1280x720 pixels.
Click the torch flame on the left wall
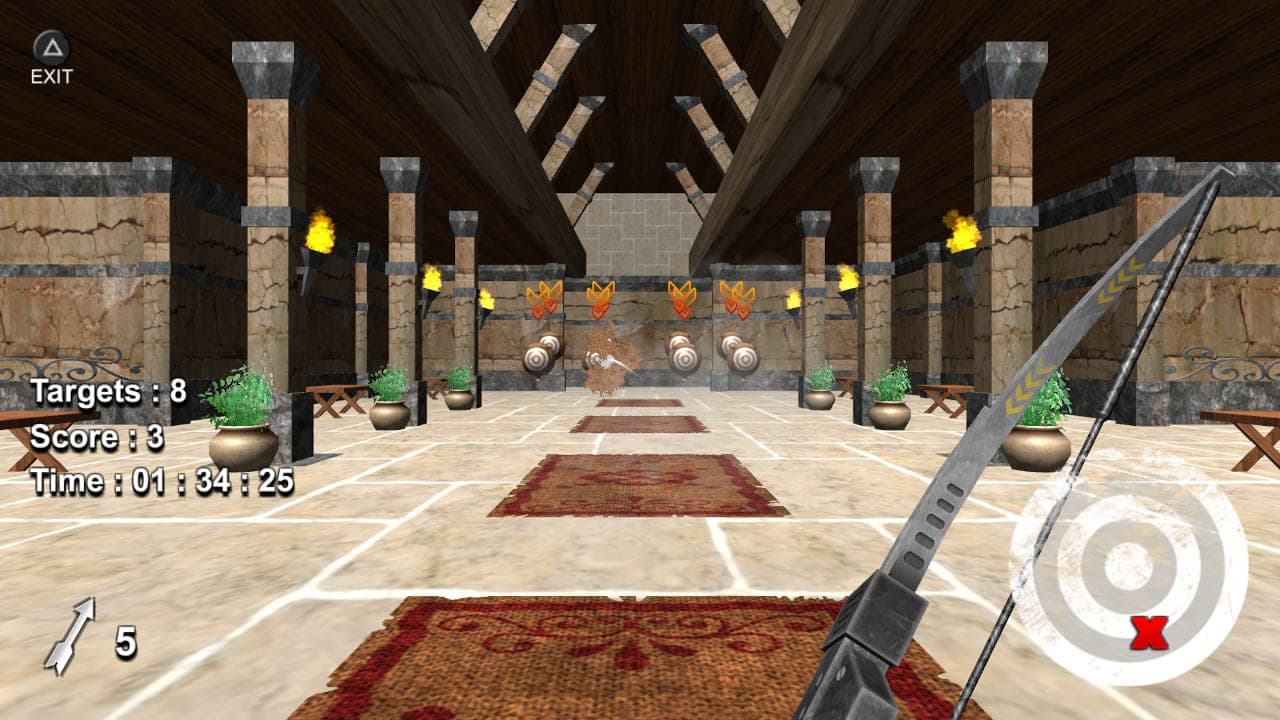318,230
